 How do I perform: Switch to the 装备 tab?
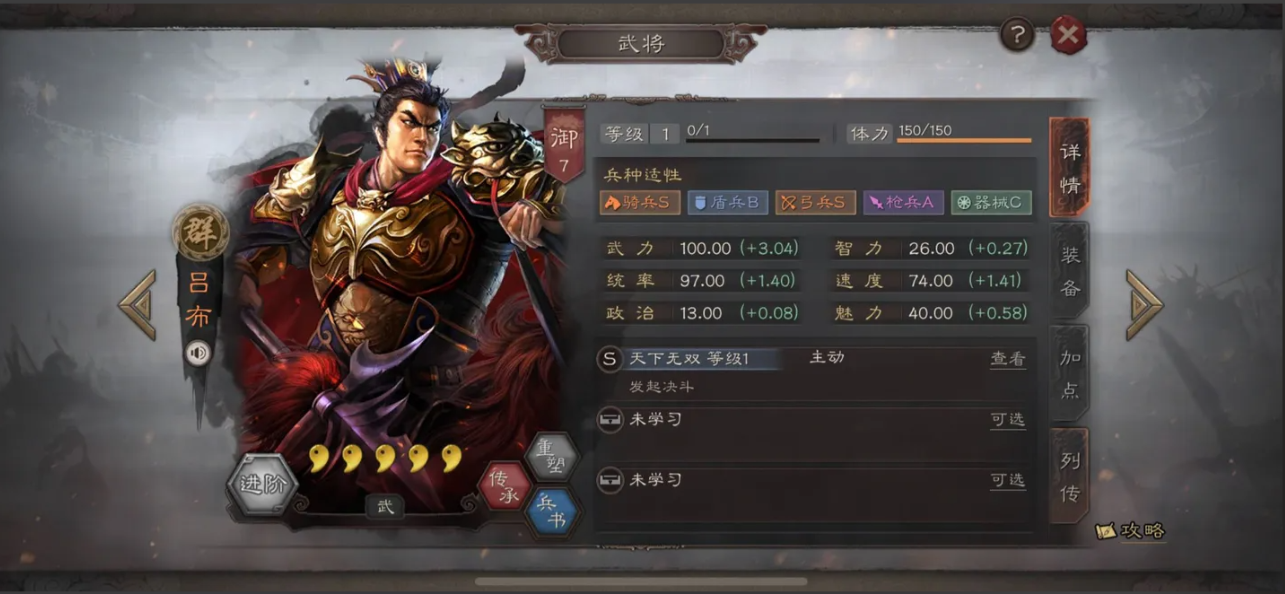pyautogui.click(x=1069, y=271)
